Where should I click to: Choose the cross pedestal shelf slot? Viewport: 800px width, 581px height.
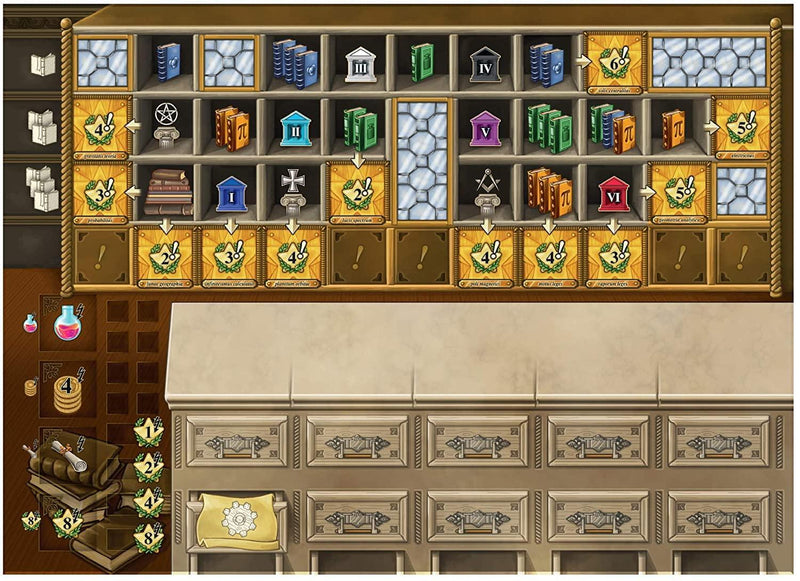tap(295, 190)
